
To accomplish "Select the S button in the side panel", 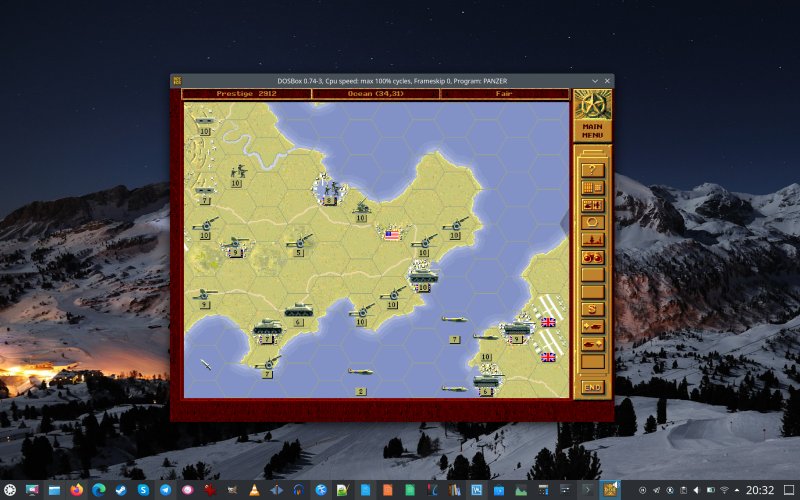I will pos(592,309).
